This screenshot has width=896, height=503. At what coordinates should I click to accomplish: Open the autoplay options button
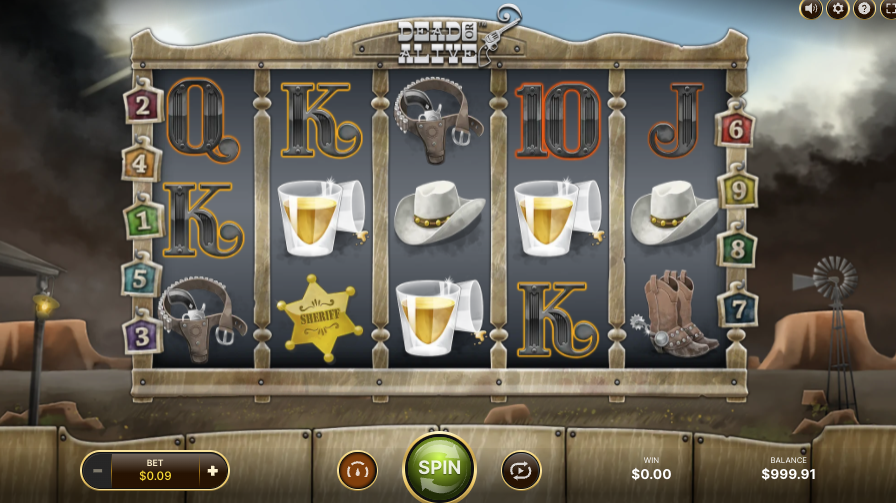tap(521, 469)
